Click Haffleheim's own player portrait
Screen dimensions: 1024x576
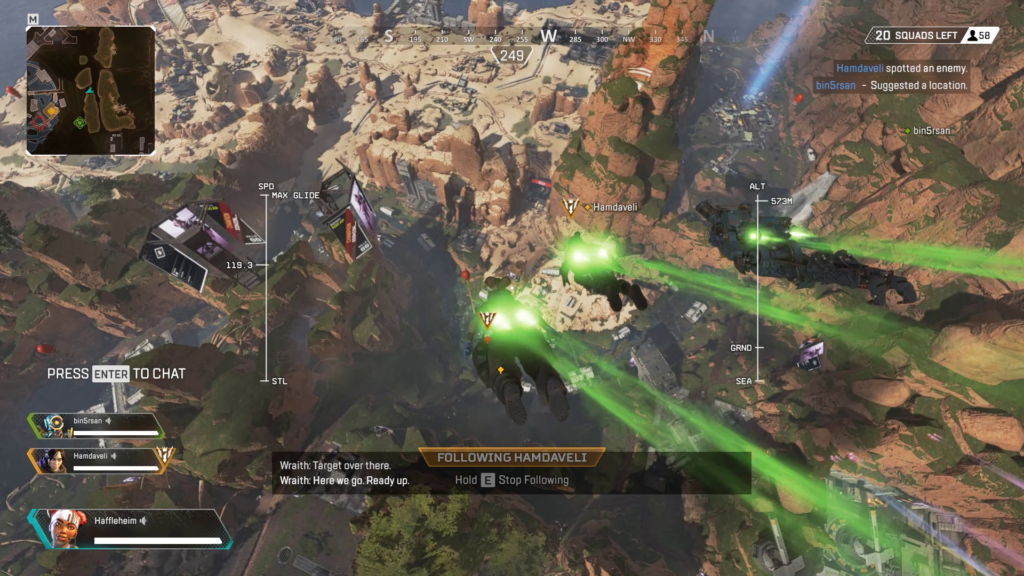click(x=62, y=528)
